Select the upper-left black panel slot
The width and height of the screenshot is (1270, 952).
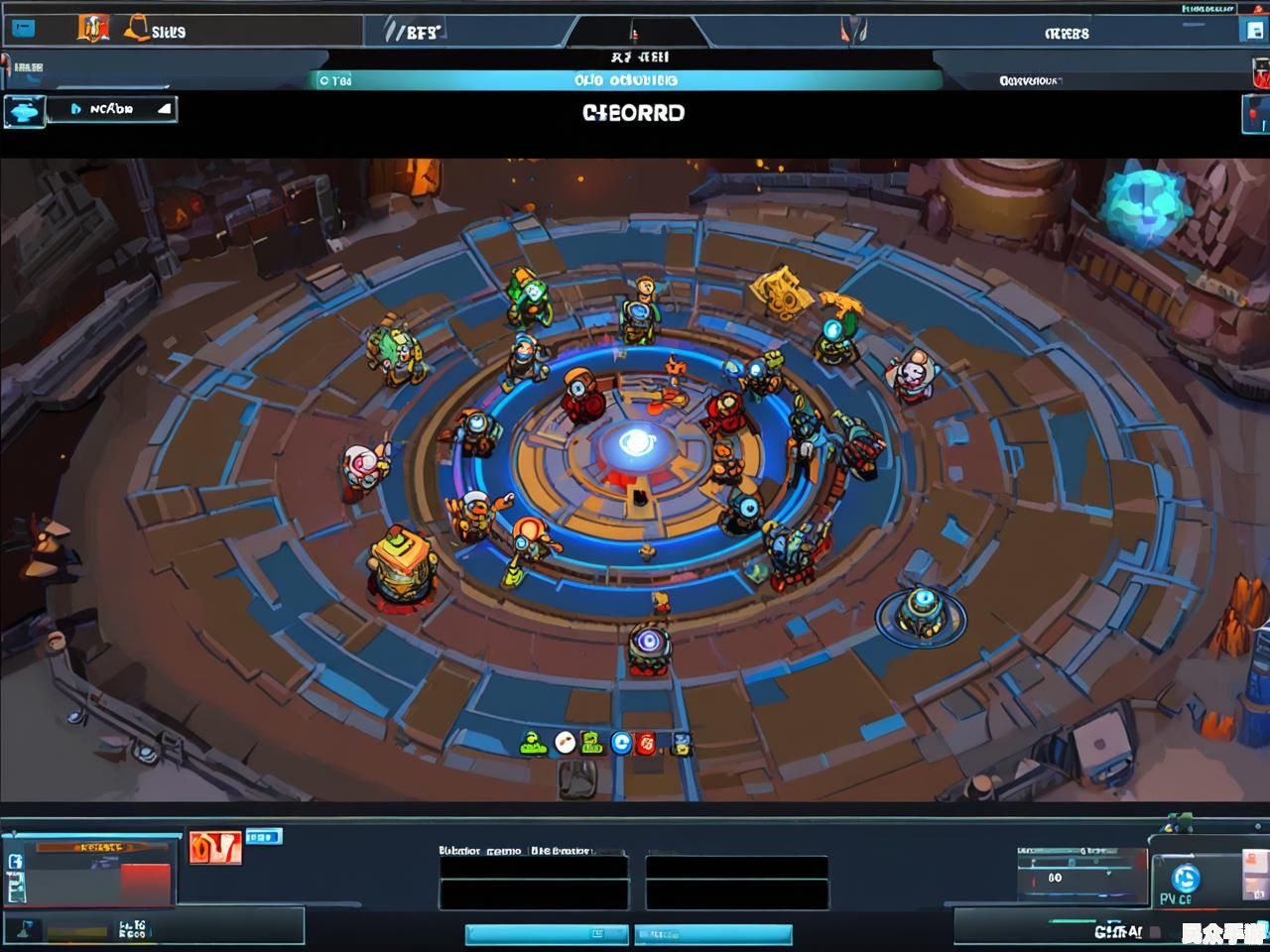534,867
